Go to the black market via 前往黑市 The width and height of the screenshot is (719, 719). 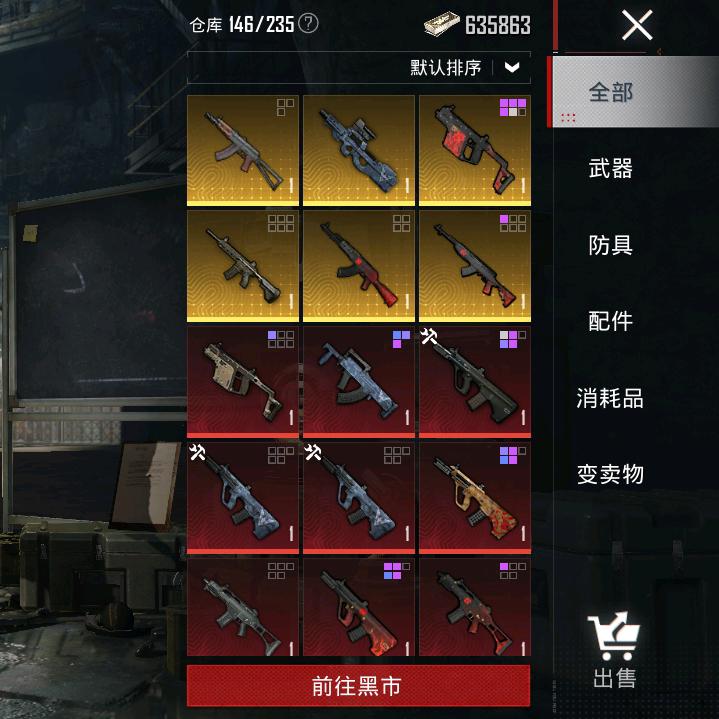(x=358, y=687)
